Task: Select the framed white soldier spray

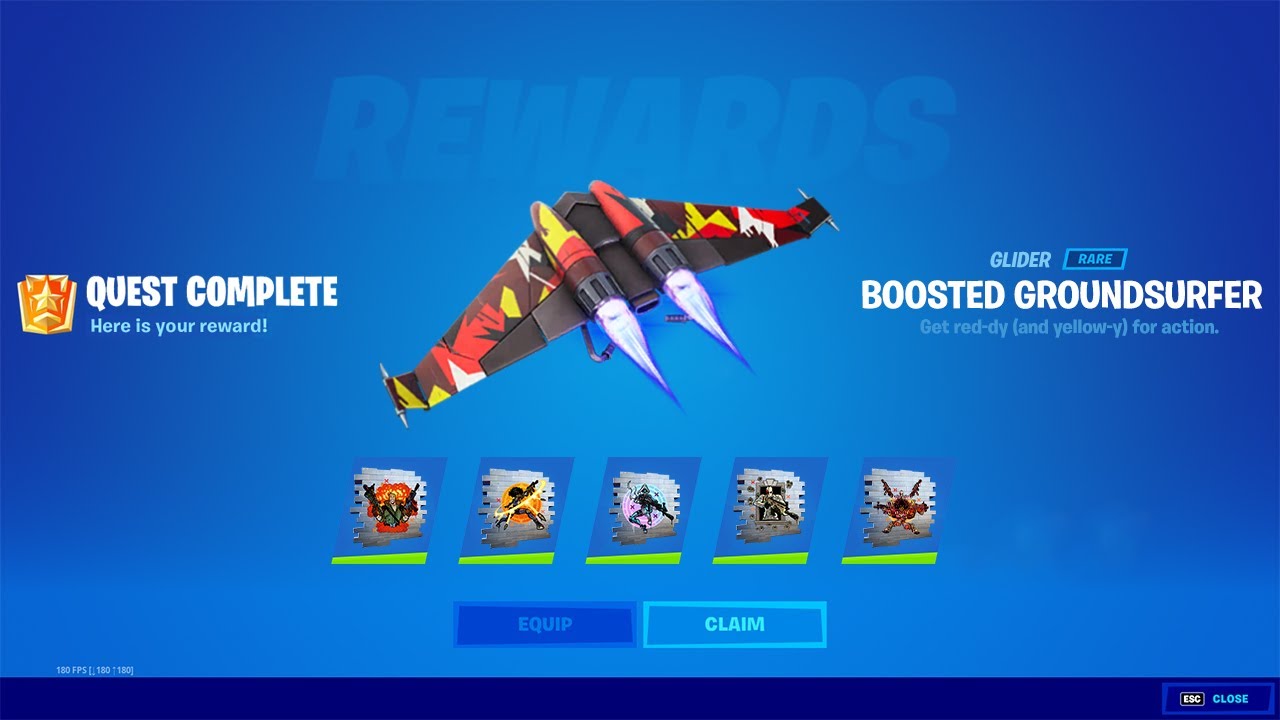Action: coord(770,506)
